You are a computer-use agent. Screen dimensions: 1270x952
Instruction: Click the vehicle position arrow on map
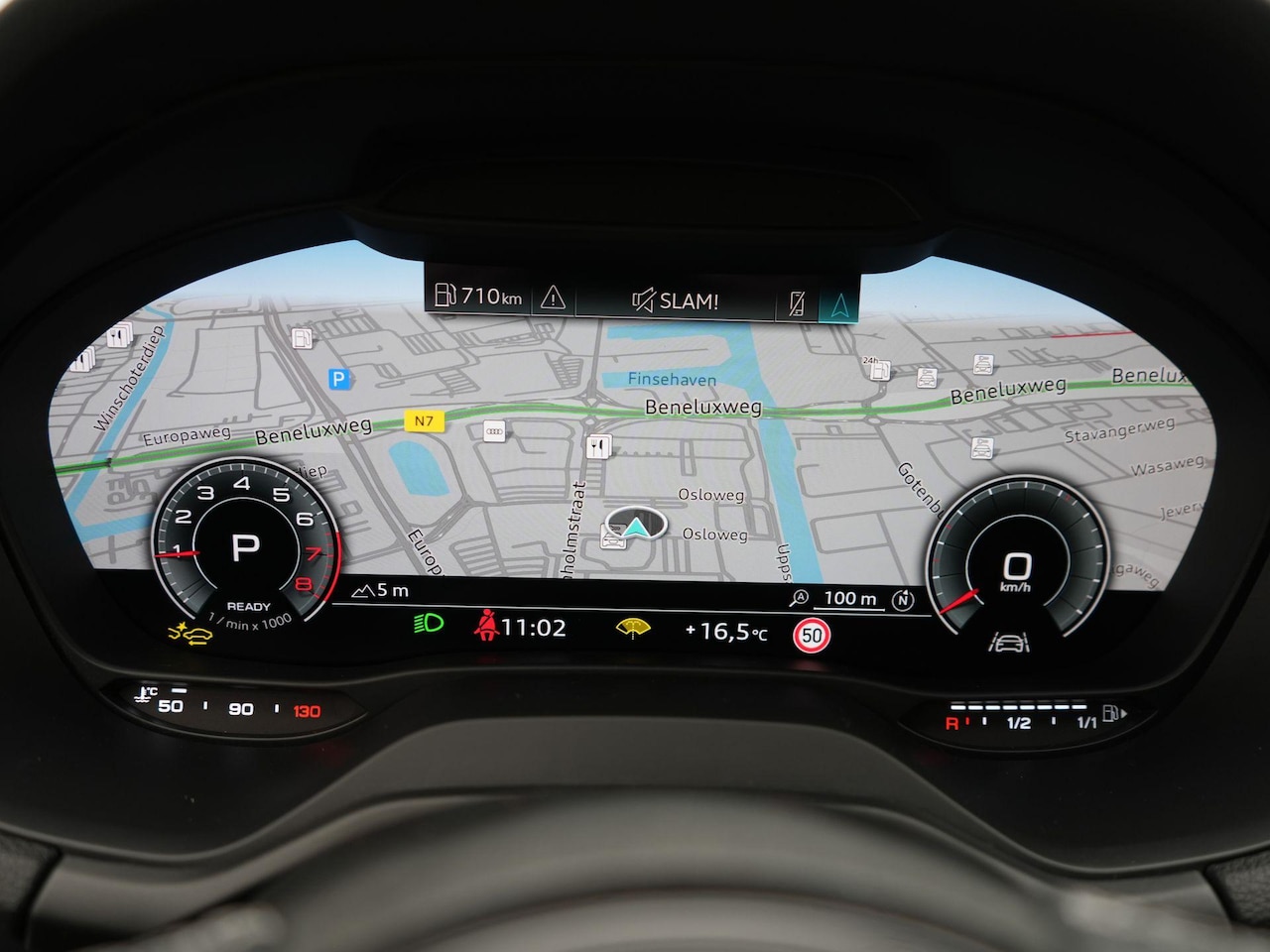635,523
